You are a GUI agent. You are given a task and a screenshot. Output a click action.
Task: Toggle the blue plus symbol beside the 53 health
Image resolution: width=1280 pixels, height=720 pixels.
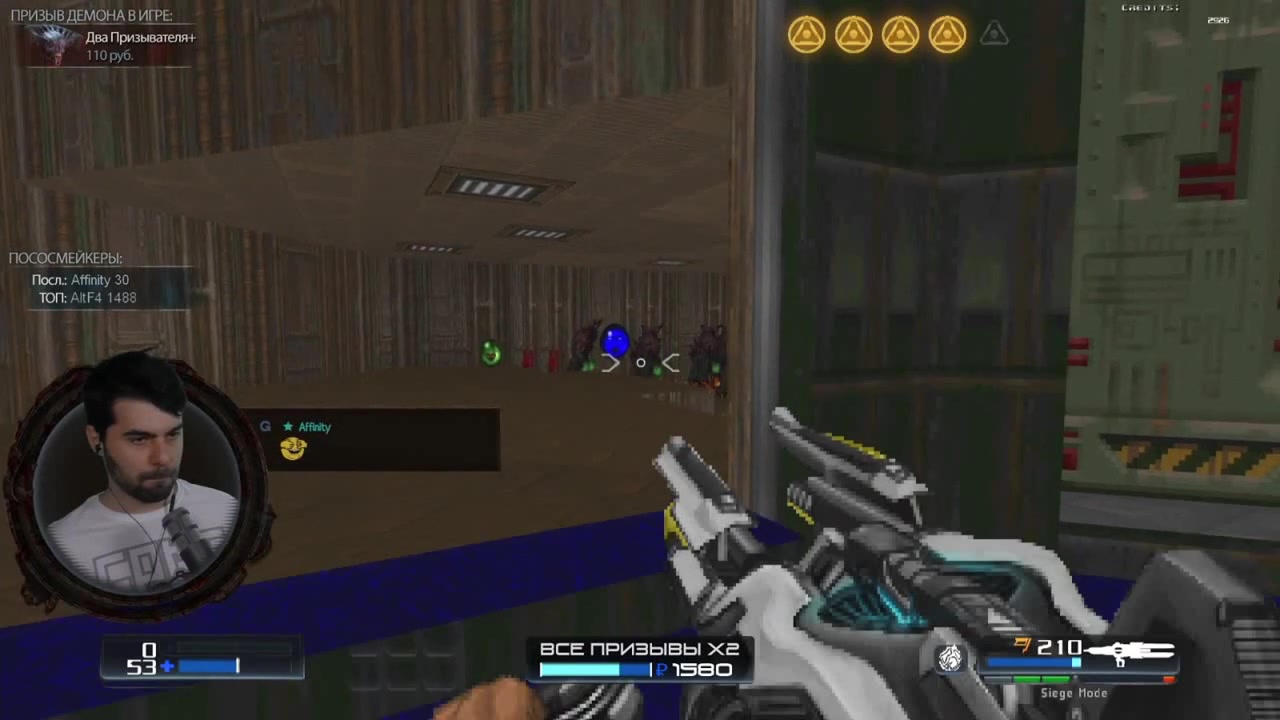click(x=166, y=664)
